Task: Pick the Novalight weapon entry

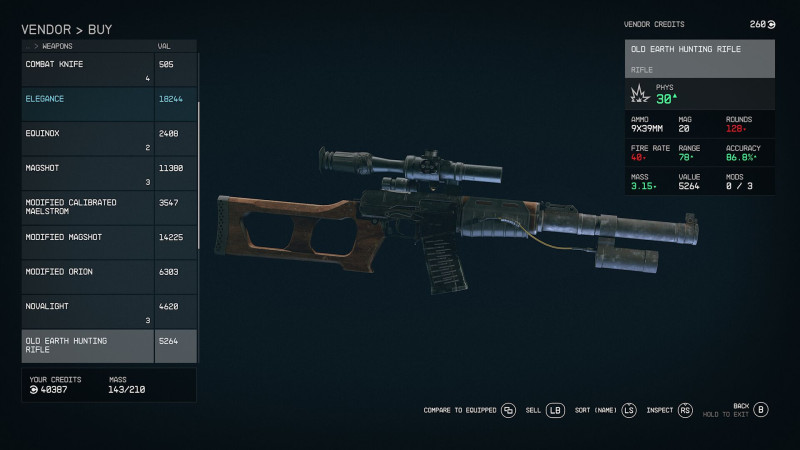Action: tap(108, 311)
